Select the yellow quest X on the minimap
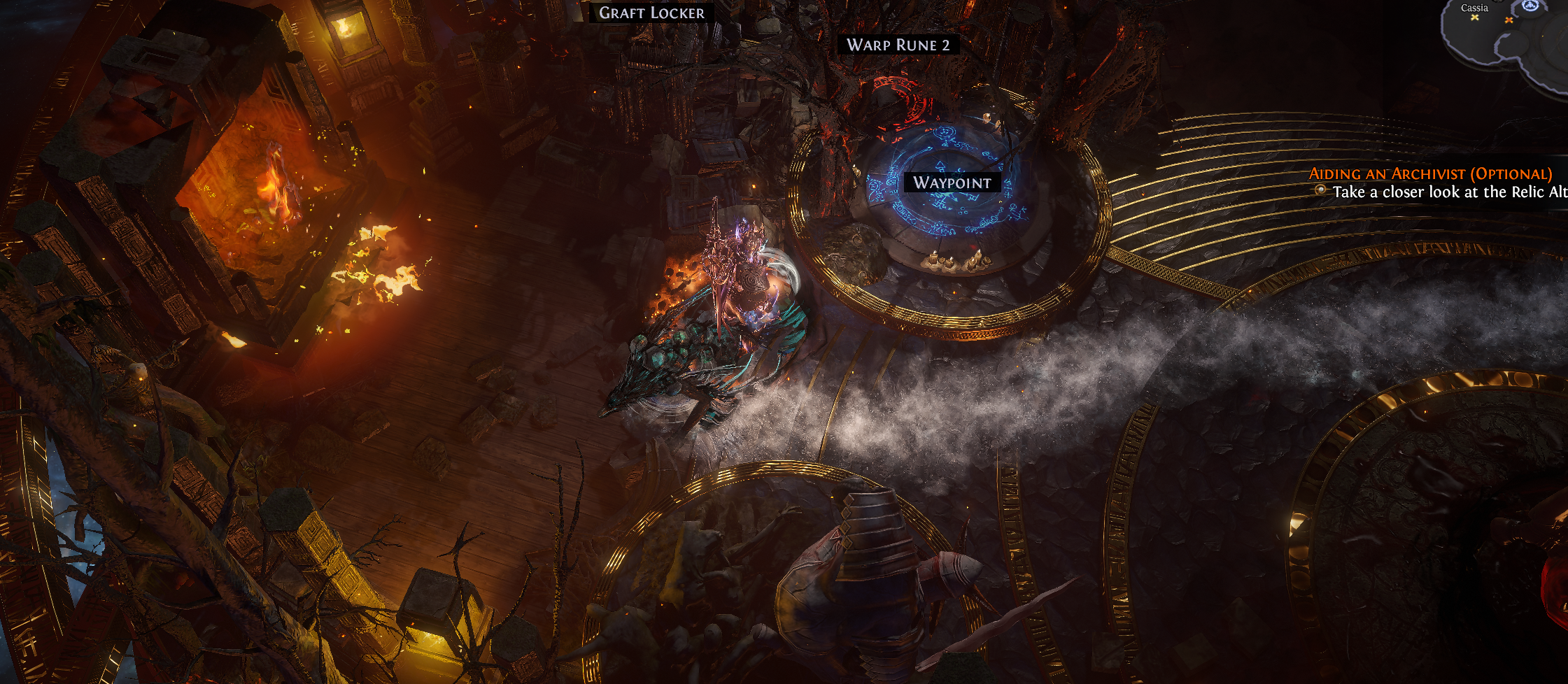The image size is (1568, 684). tap(1475, 18)
